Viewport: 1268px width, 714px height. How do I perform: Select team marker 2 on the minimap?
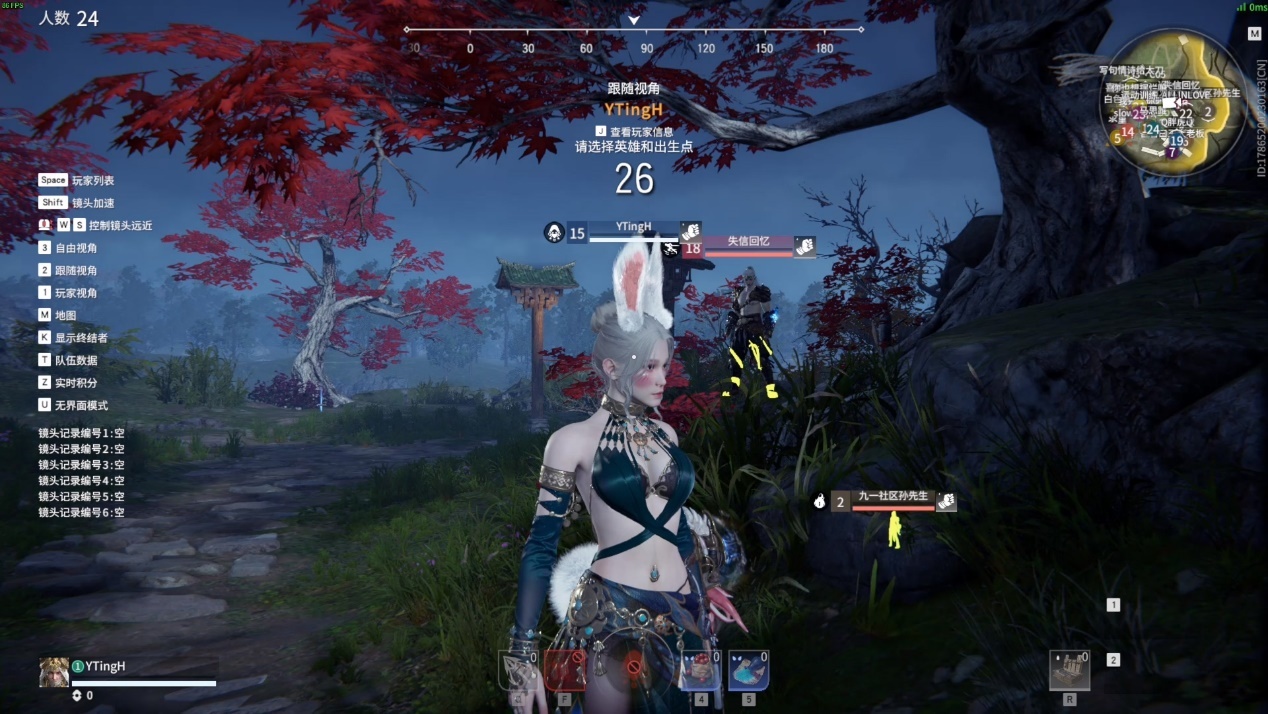1208,112
